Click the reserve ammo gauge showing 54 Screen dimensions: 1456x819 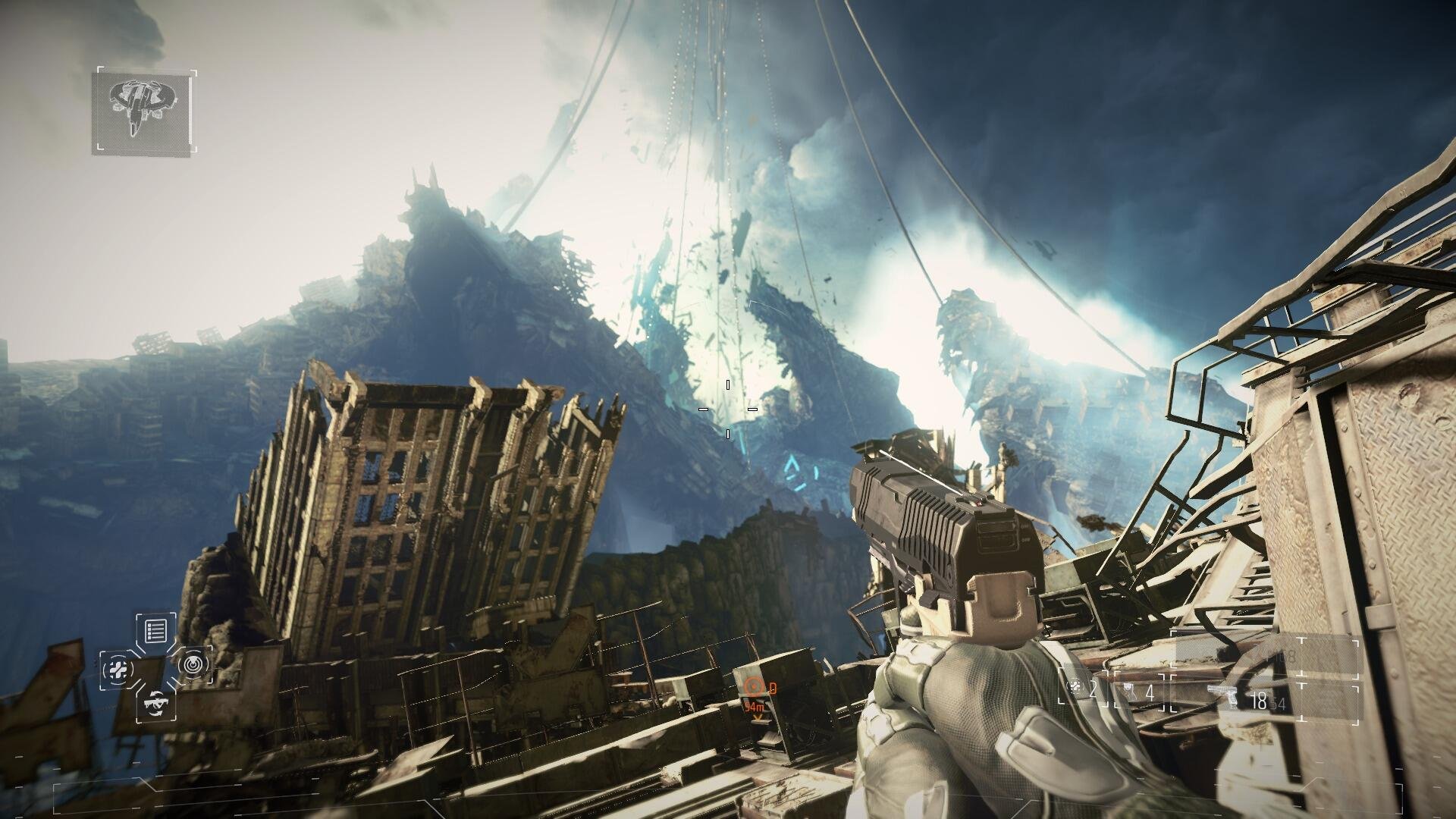1279,701
